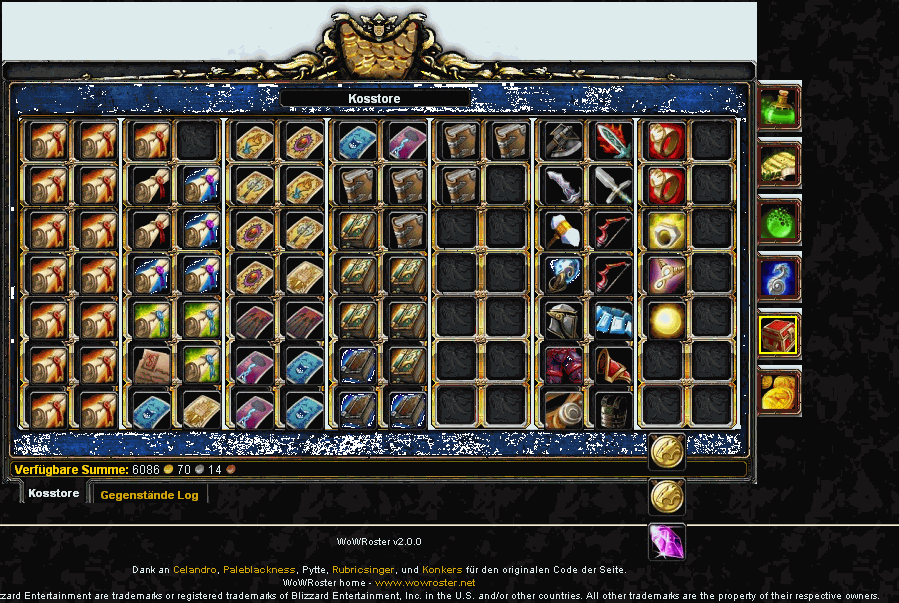Open the gold coins bank tab

(x=779, y=391)
